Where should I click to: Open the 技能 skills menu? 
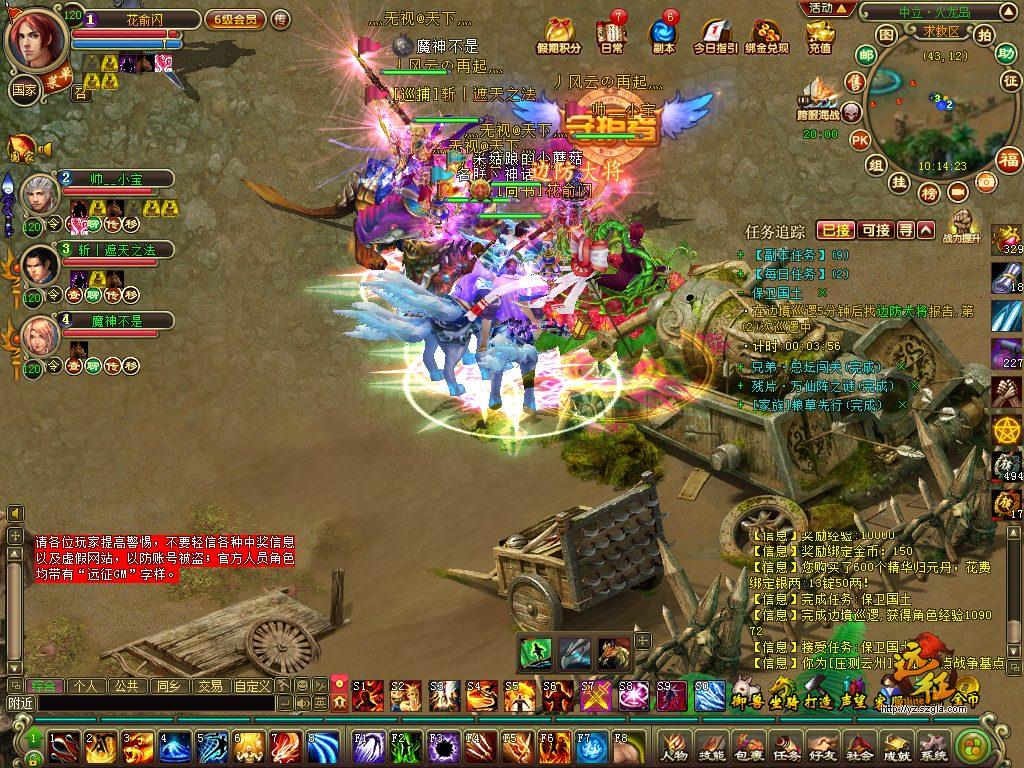click(711, 746)
